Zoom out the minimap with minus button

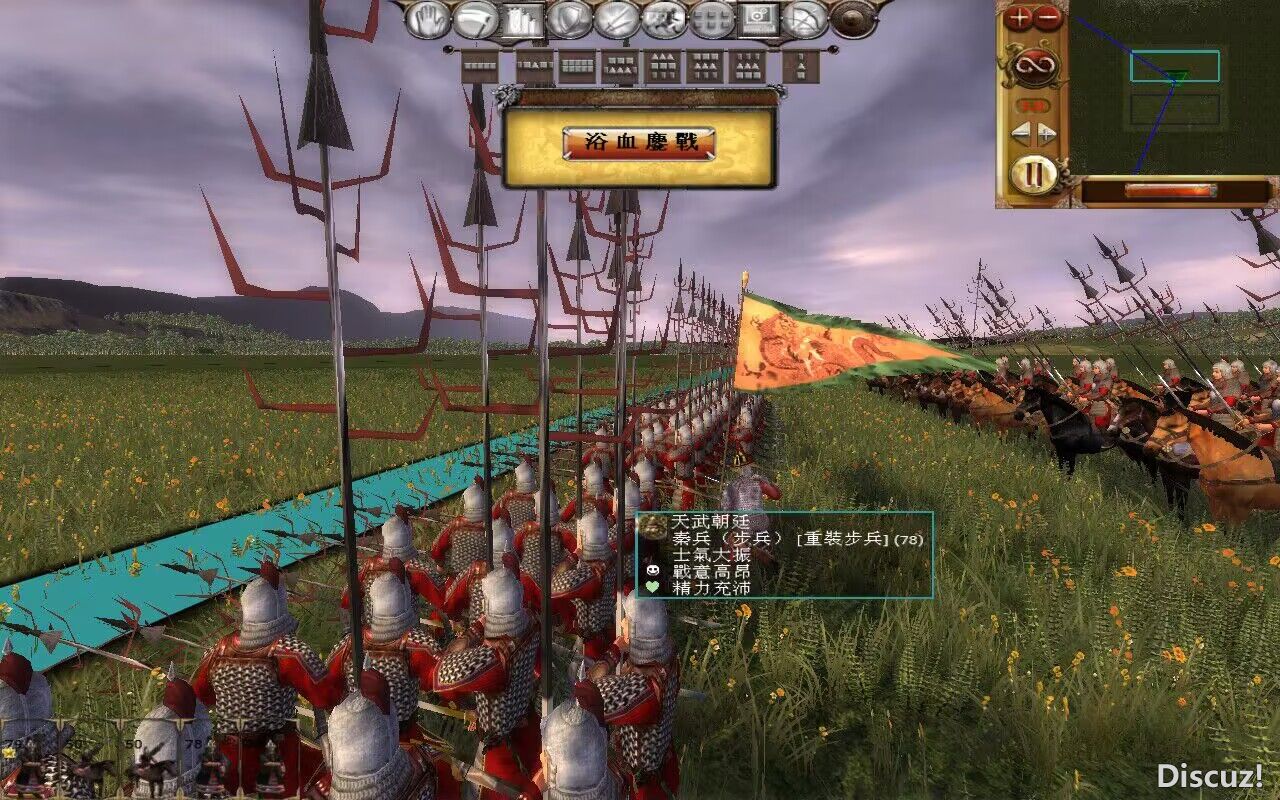[1047, 16]
